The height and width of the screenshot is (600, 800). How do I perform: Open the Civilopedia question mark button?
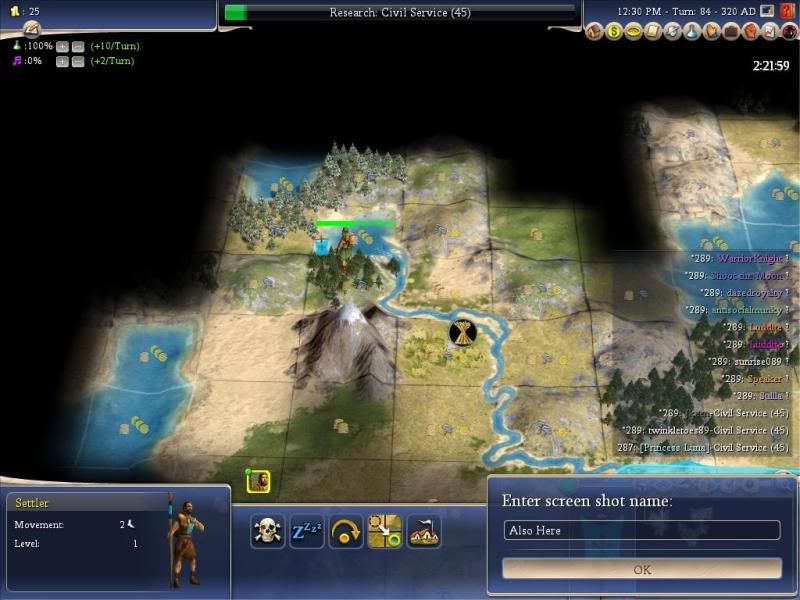click(788, 32)
